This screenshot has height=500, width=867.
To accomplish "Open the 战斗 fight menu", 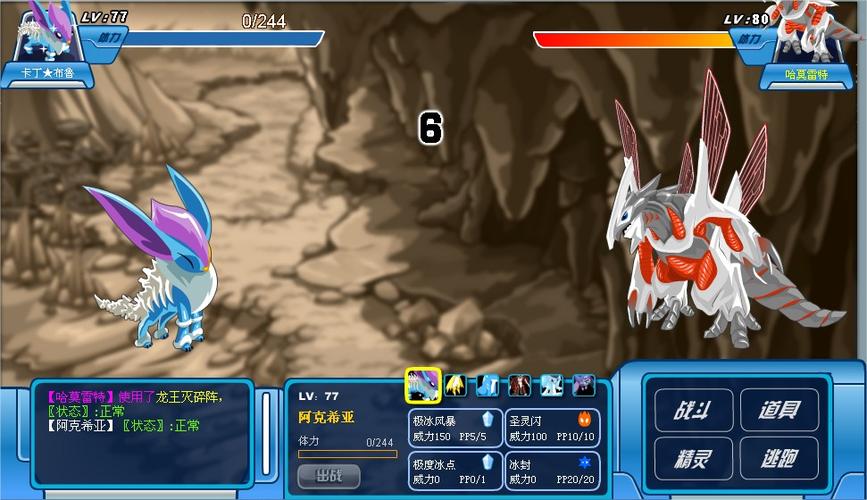I will (689, 410).
